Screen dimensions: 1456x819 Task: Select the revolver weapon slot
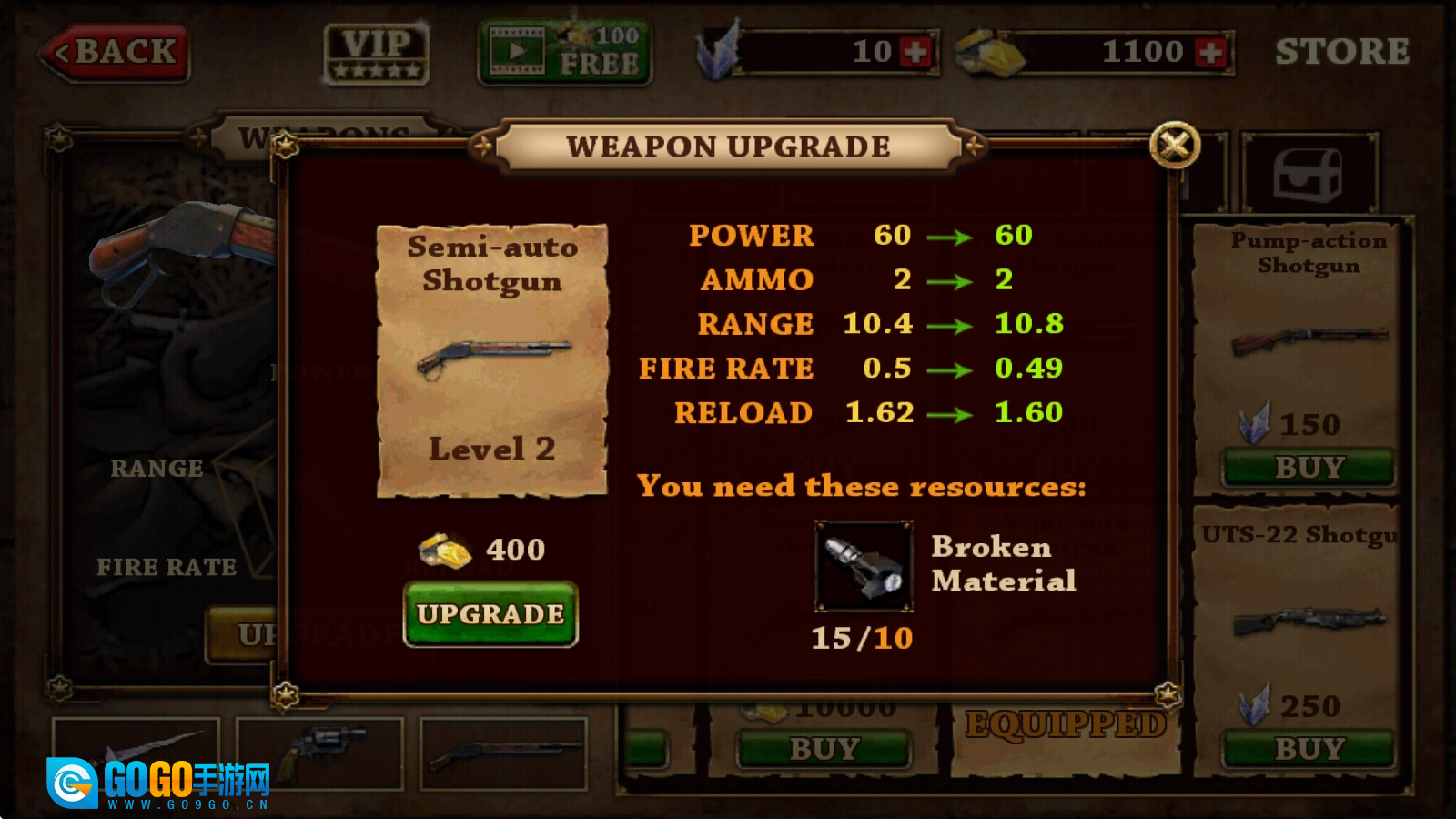pyautogui.click(x=319, y=752)
